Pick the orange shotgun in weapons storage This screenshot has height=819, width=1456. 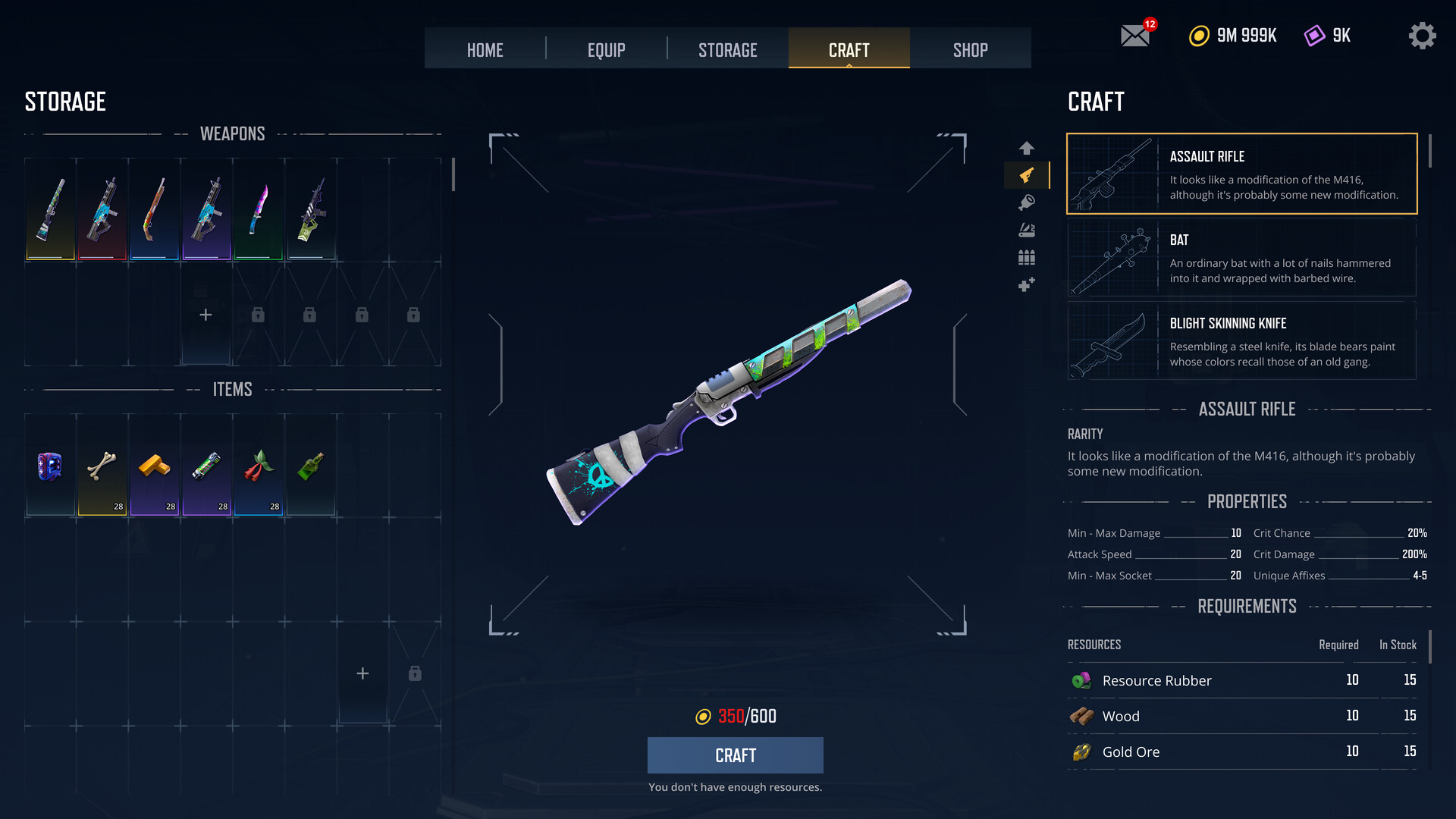coord(154,209)
